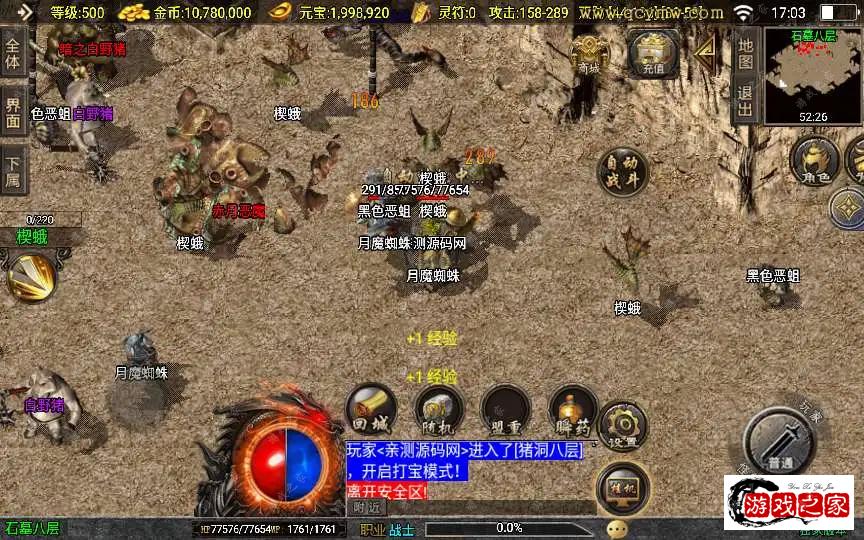Image resolution: width=864 pixels, height=540 pixels.
Task: Select the 下属 tab
Action: coord(13,170)
